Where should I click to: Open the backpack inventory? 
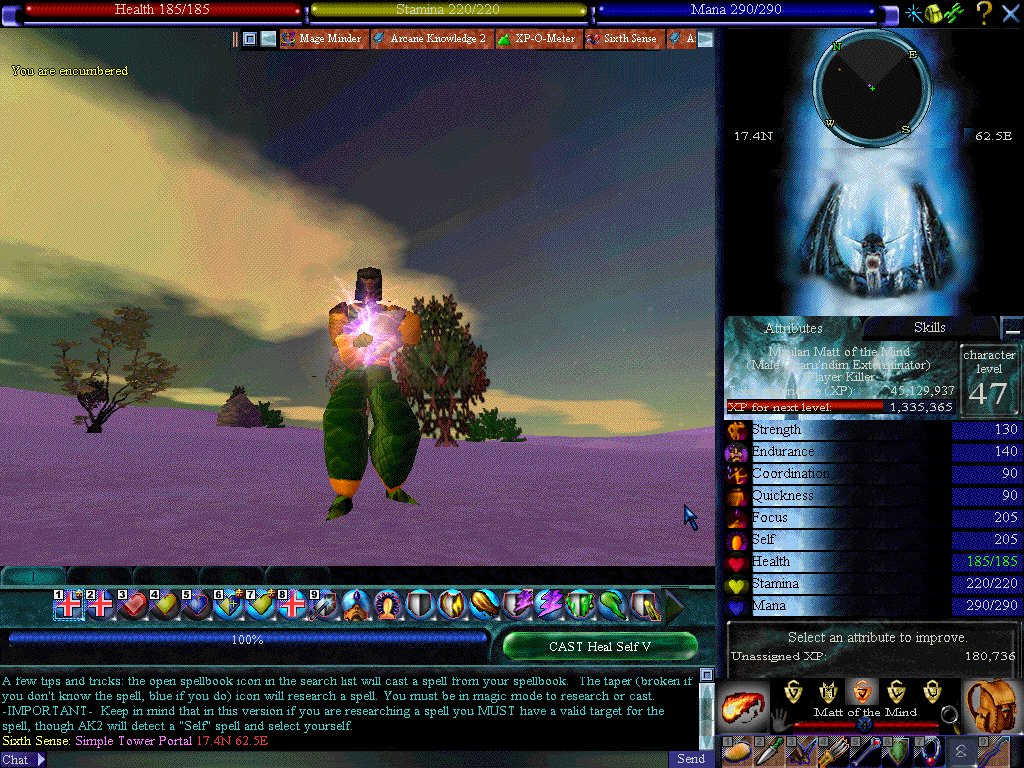[993, 705]
